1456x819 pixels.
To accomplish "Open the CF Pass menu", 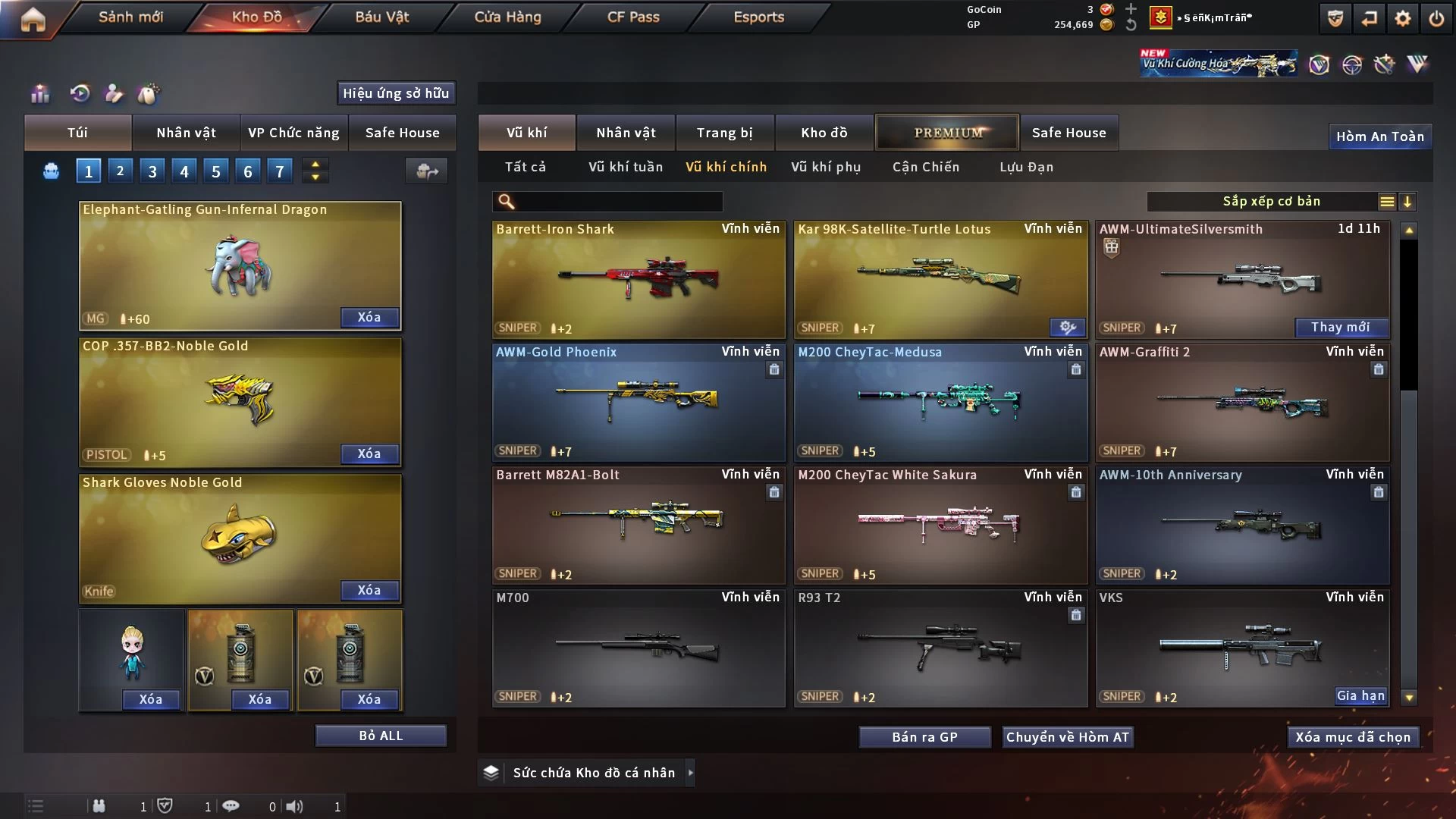I will (633, 17).
